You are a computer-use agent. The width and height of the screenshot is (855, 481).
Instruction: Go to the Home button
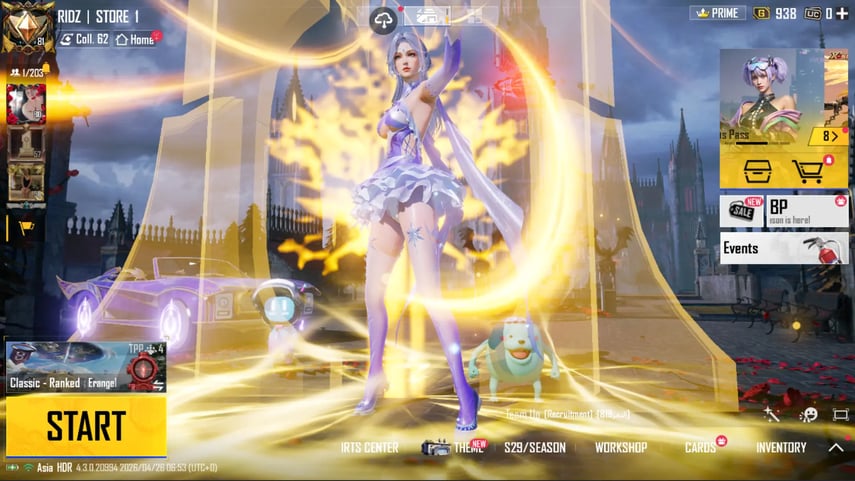135,39
